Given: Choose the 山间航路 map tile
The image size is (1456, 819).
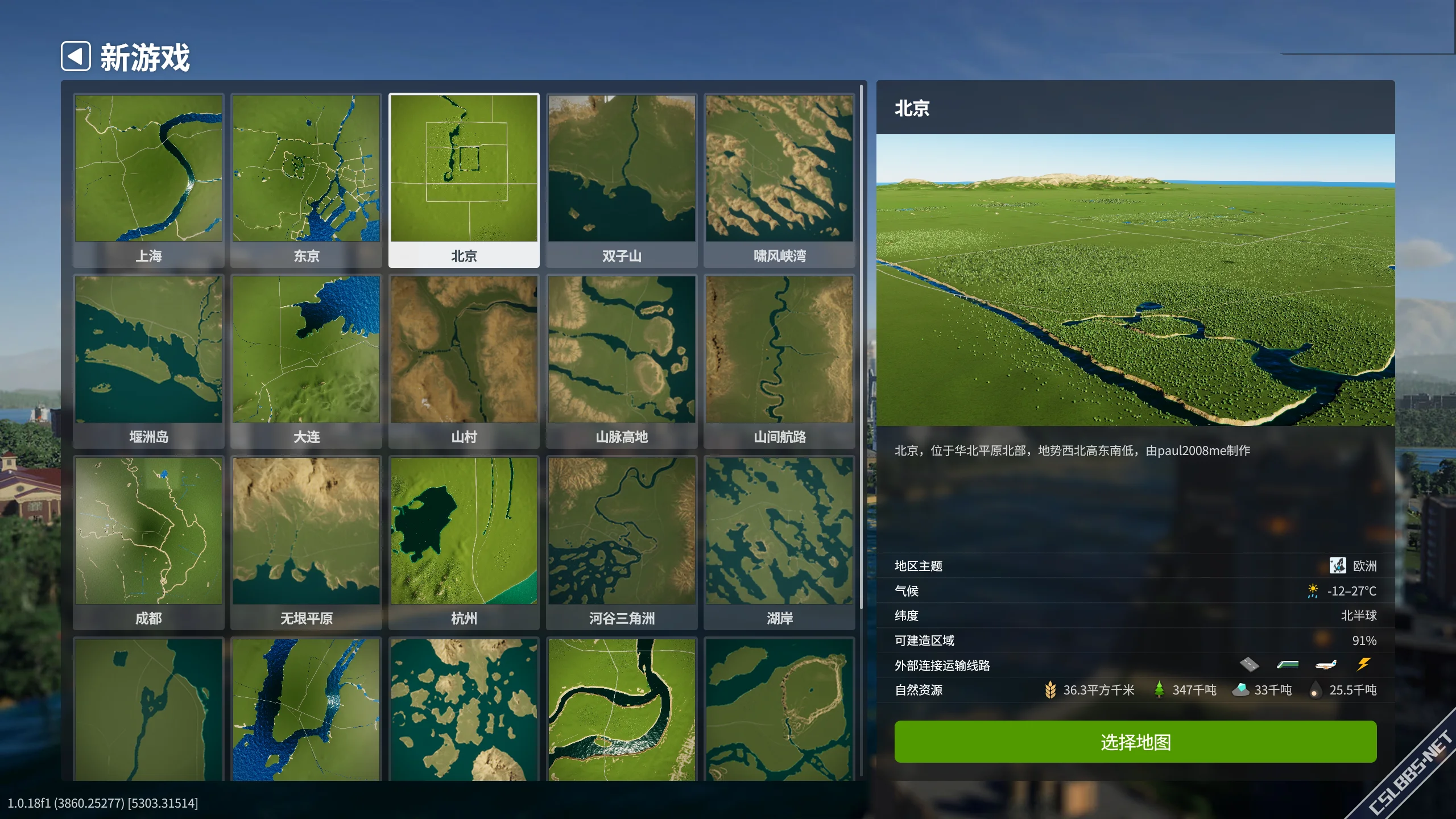Looking at the screenshot, I should [x=779, y=350].
